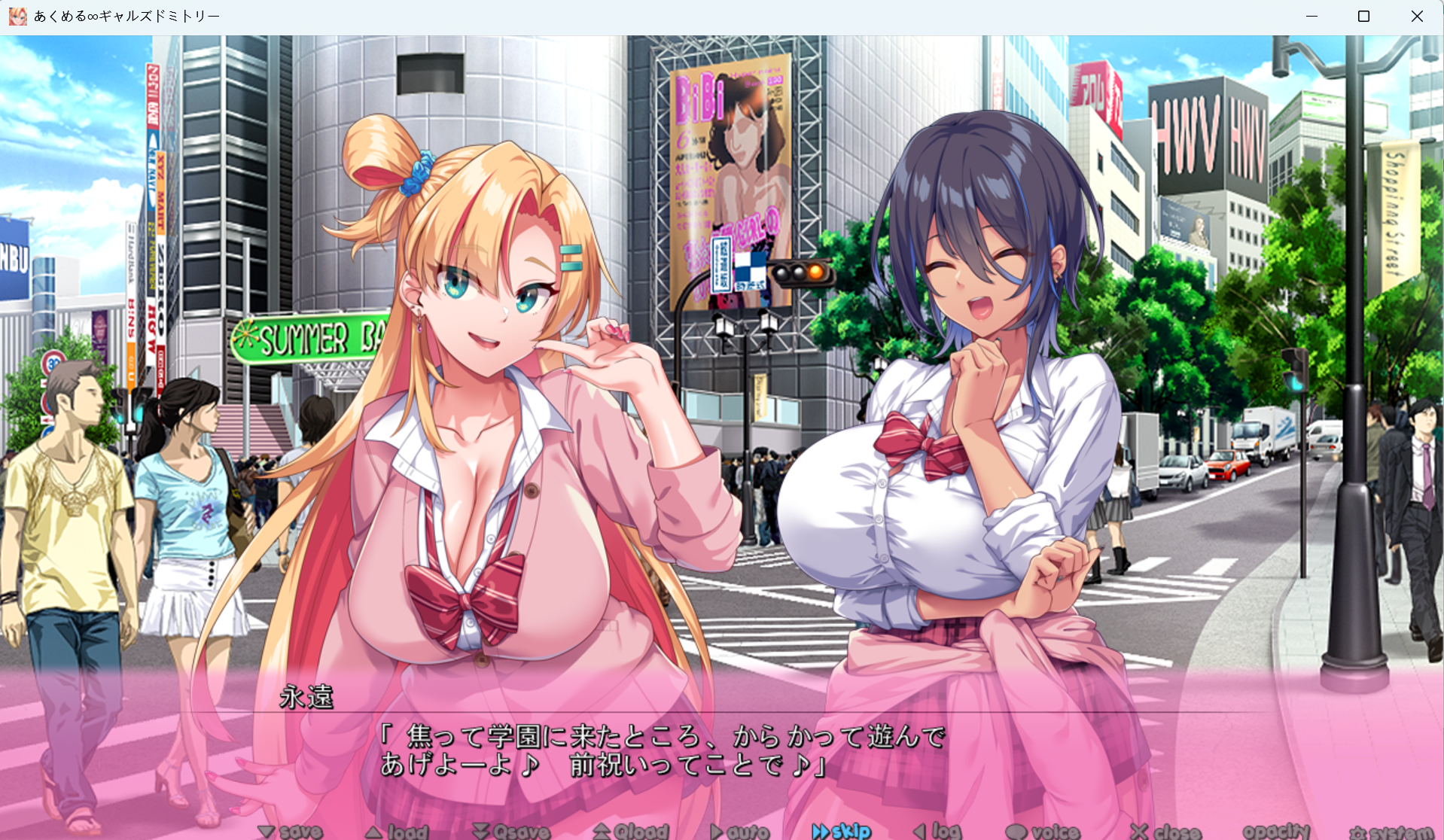Enable auto-read mode
The image size is (1444, 840).
pyautogui.click(x=742, y=831)
